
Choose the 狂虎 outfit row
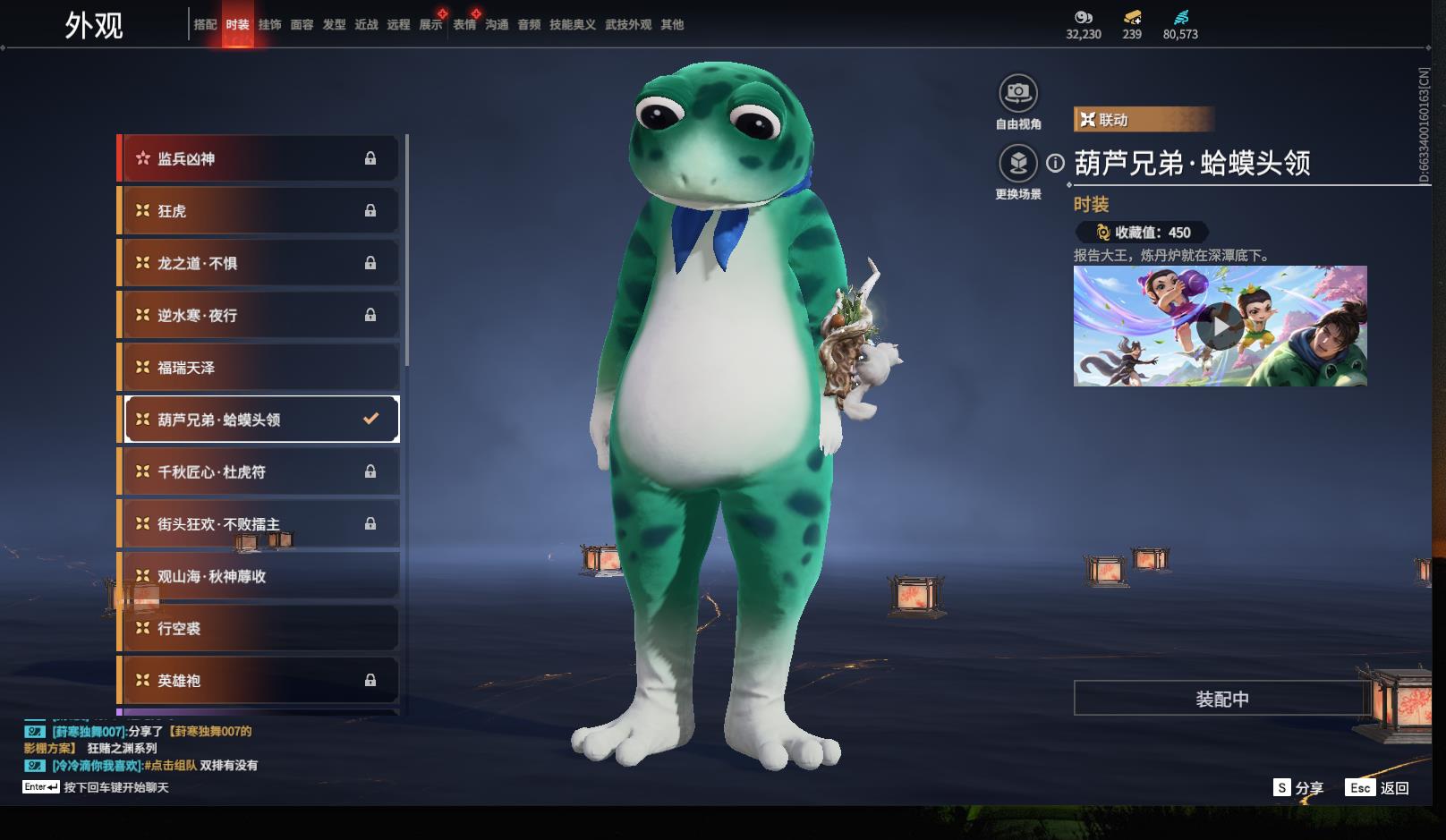[259, 211]
